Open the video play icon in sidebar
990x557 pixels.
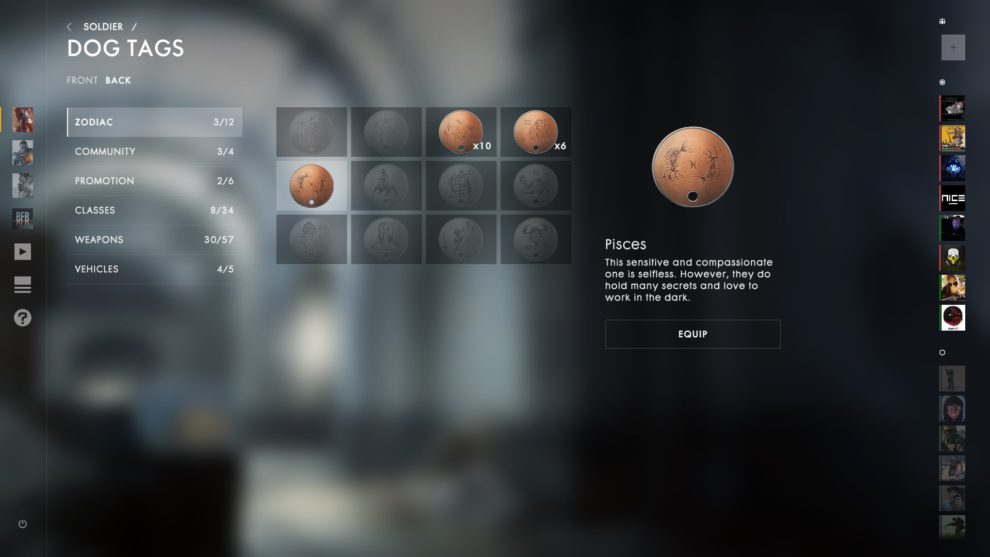pos(22,252)
